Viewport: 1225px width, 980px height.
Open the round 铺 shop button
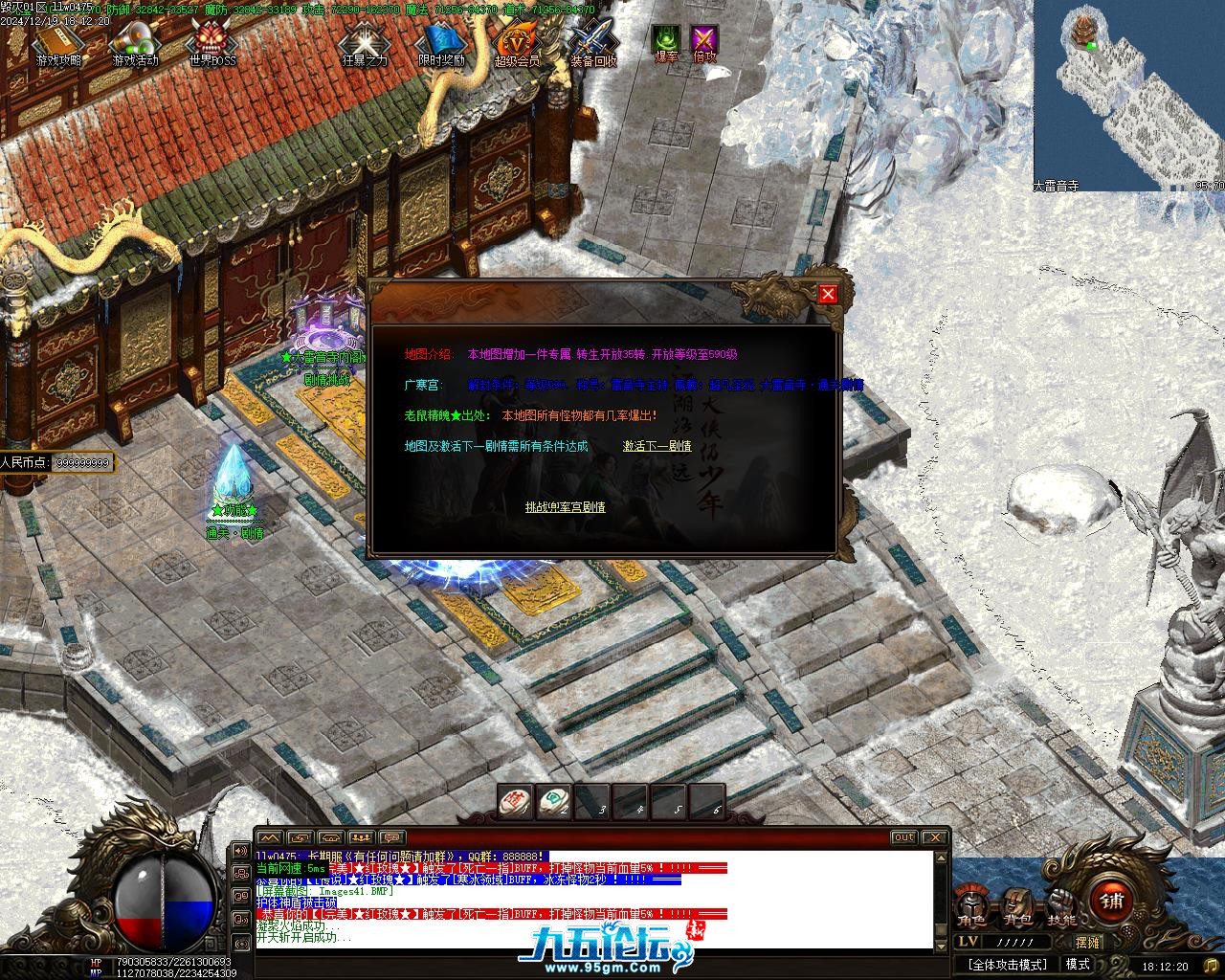point(1111,902)
